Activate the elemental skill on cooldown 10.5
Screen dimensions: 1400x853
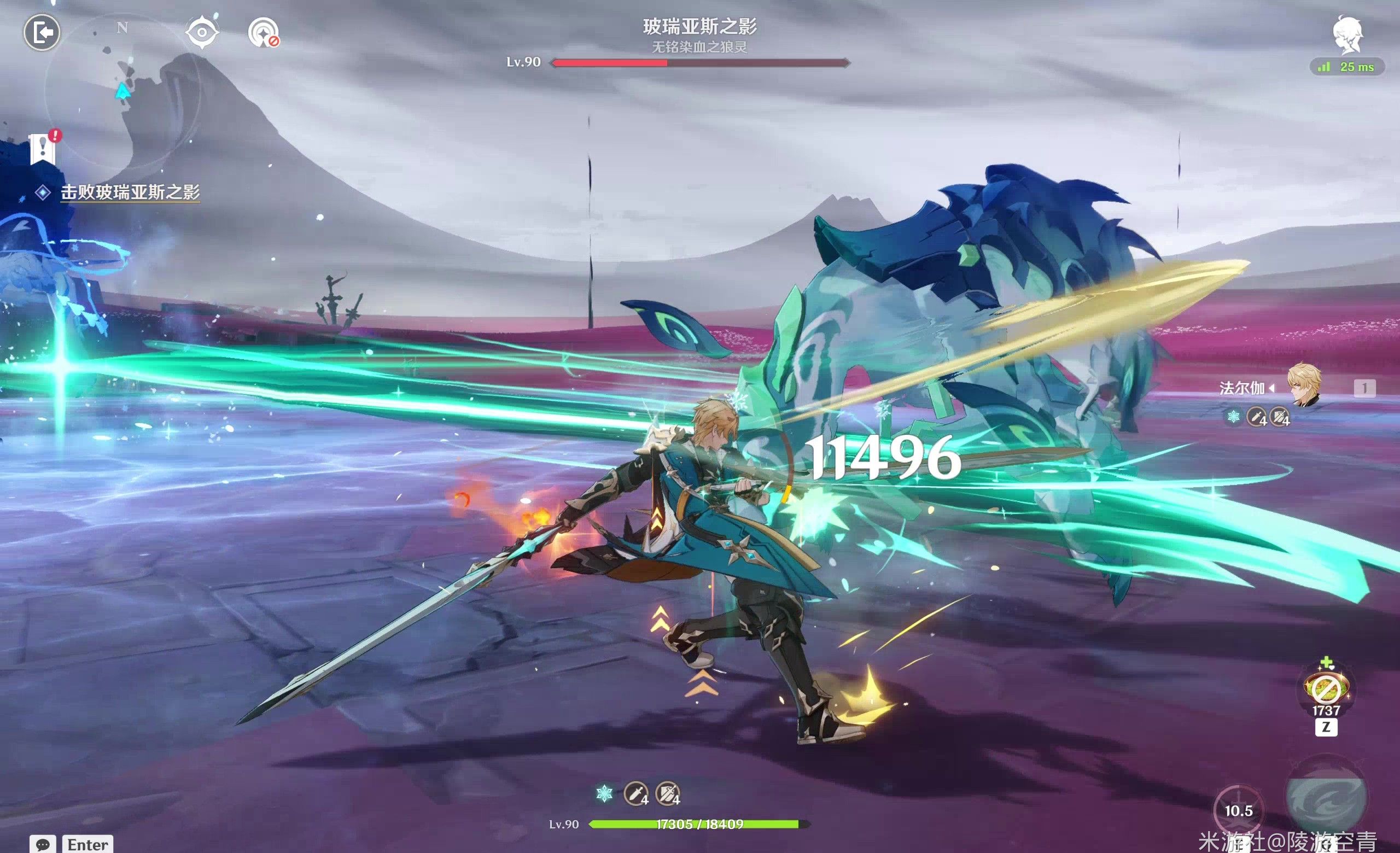(1238, 811)
